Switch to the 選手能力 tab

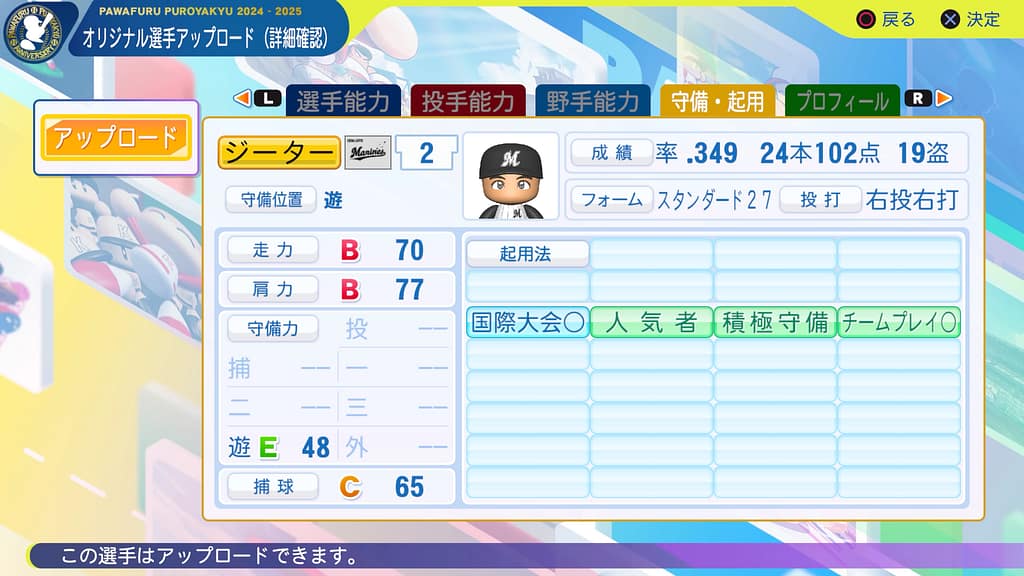[343, 101]
